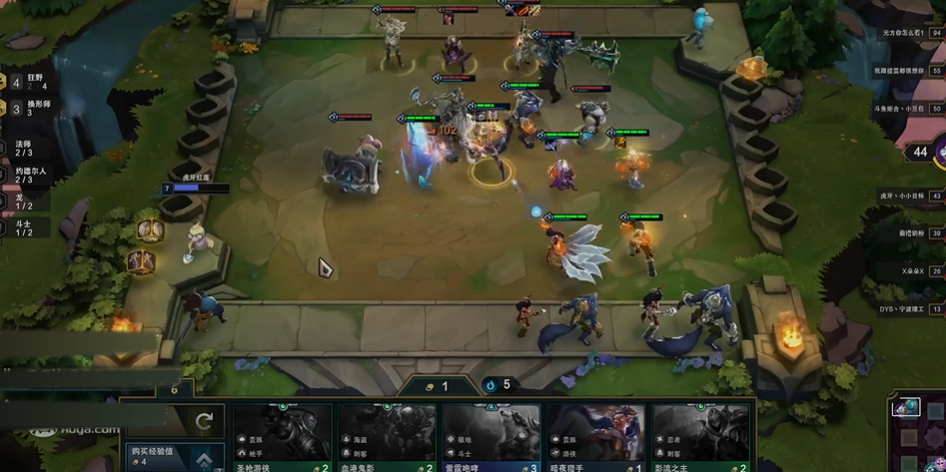Inspect the 换形师 trait entry

tap(28, 108)
